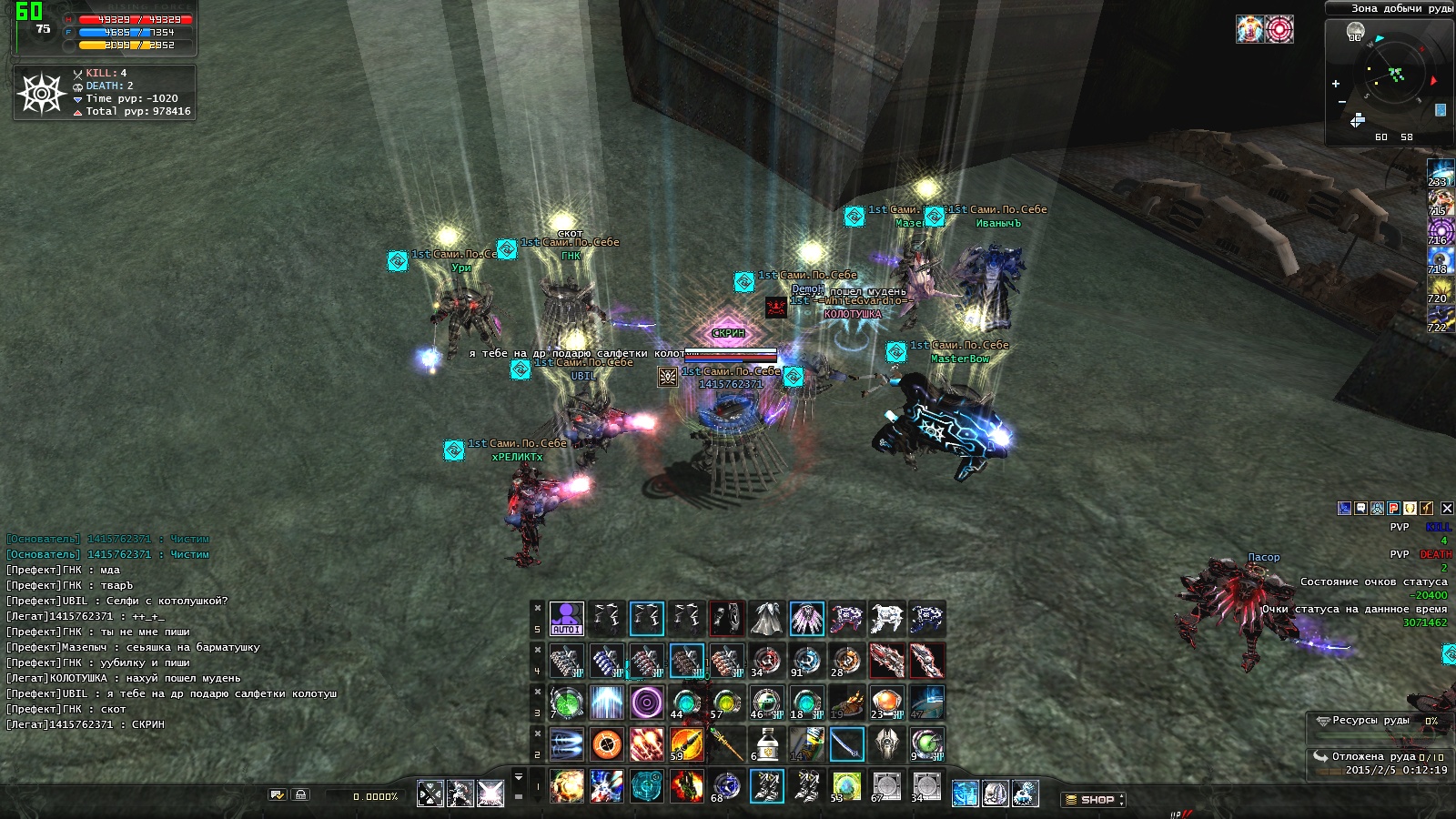Zoom in the minimap with plus button
This screenshot has height=819, width=1456.
click(1336, 84)
